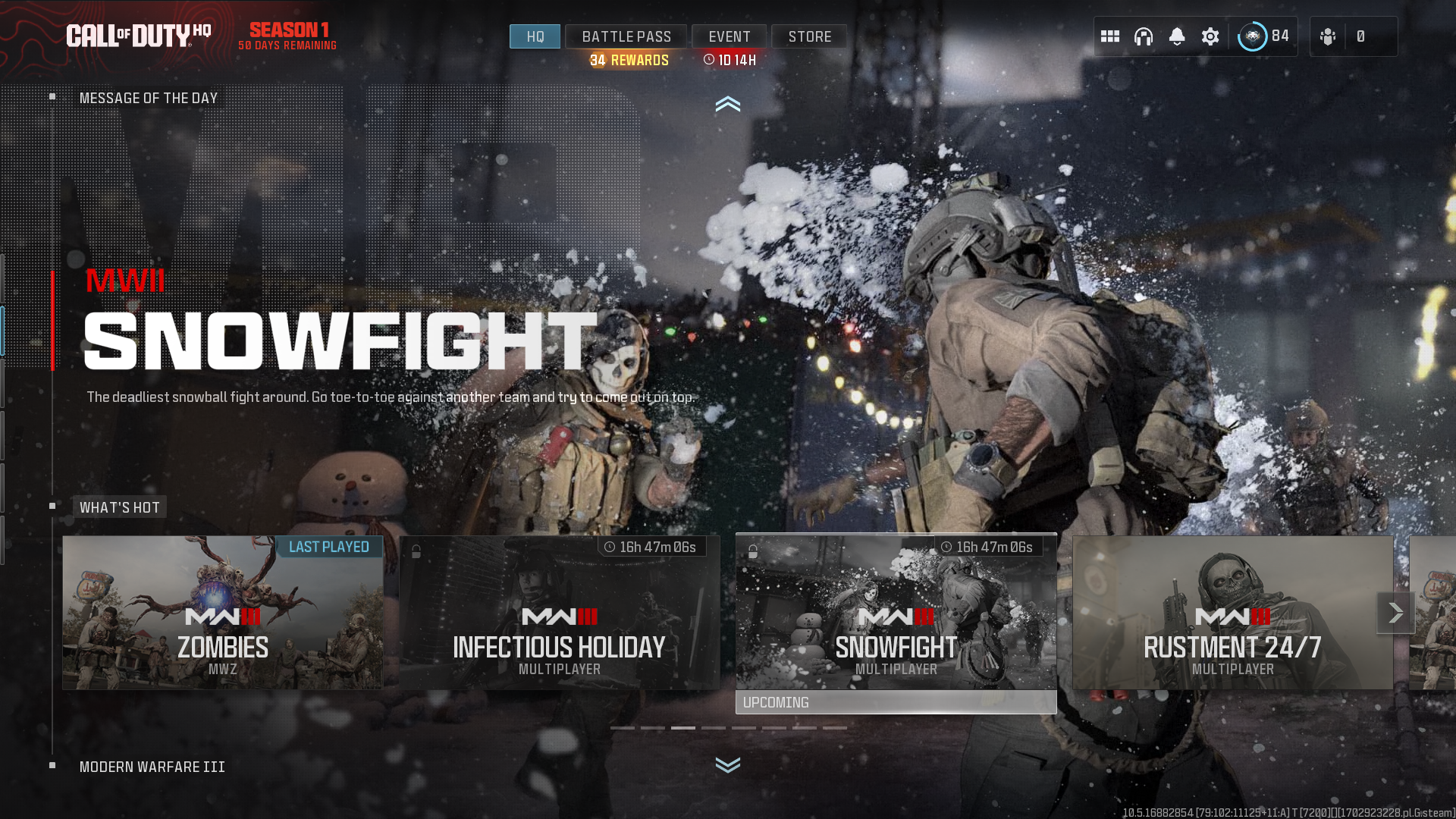Open the Store tab
The height and width of the screenshot is (819, 1456).
coord(808,36)
